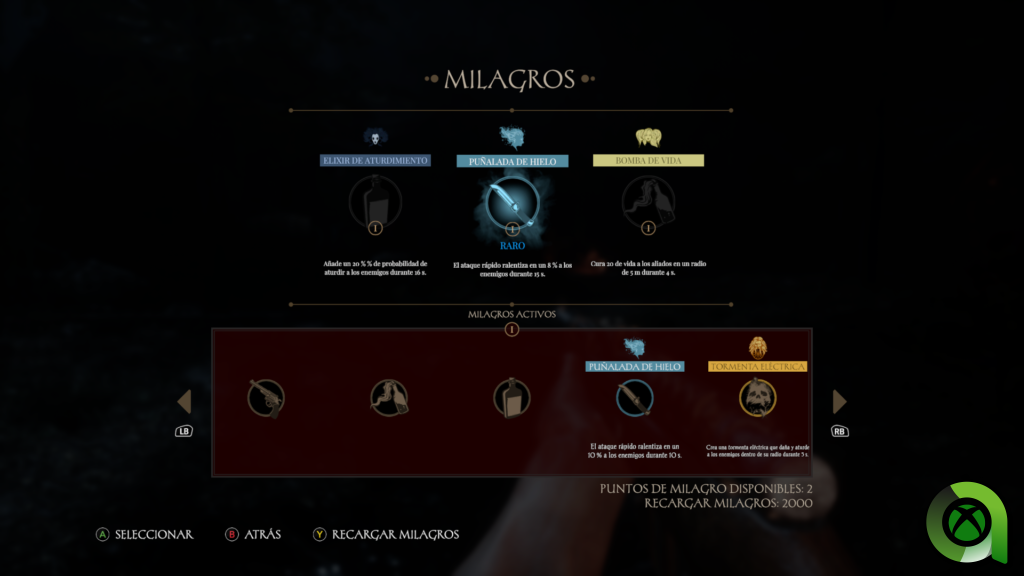Viewport: 1024px width, 576px height.
Task: Select the Tormenta Eléctrica skull slot
Action: pyautogui.click(x=758, y=398)
